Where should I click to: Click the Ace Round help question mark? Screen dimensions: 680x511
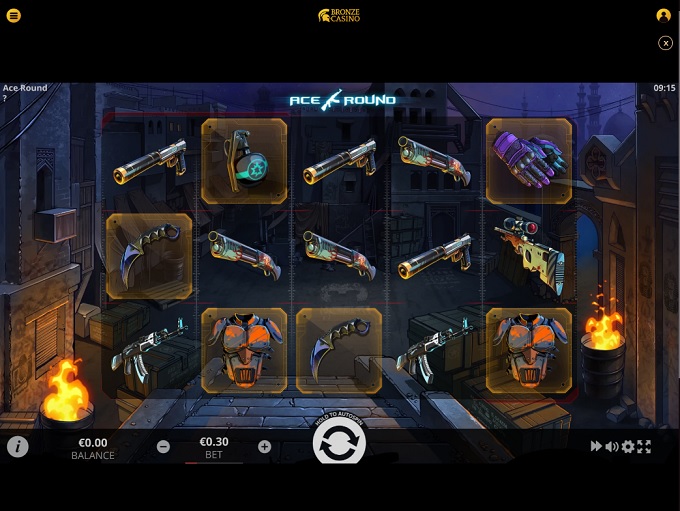pyautogui.click(x=5, y=98)
